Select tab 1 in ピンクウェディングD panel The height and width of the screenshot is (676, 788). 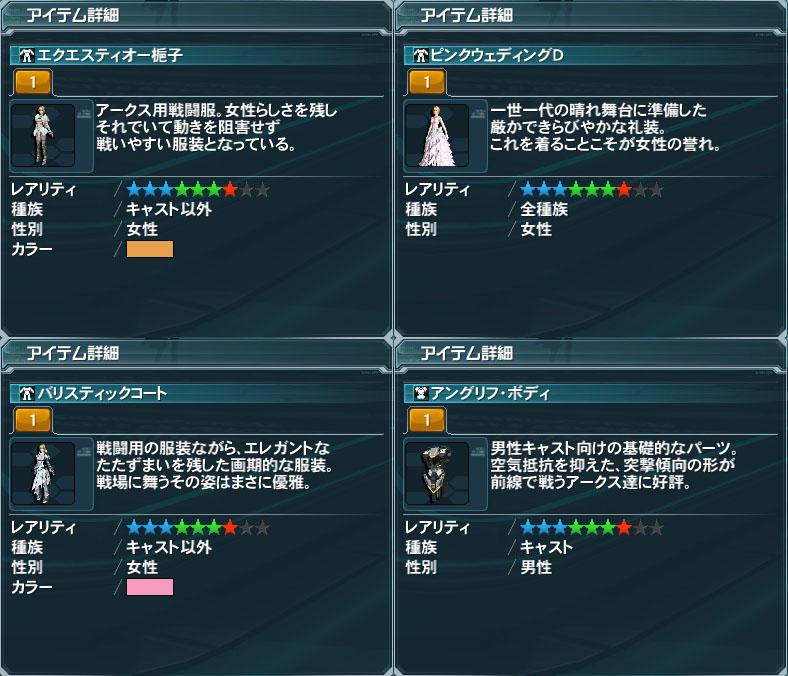[427, 81]
